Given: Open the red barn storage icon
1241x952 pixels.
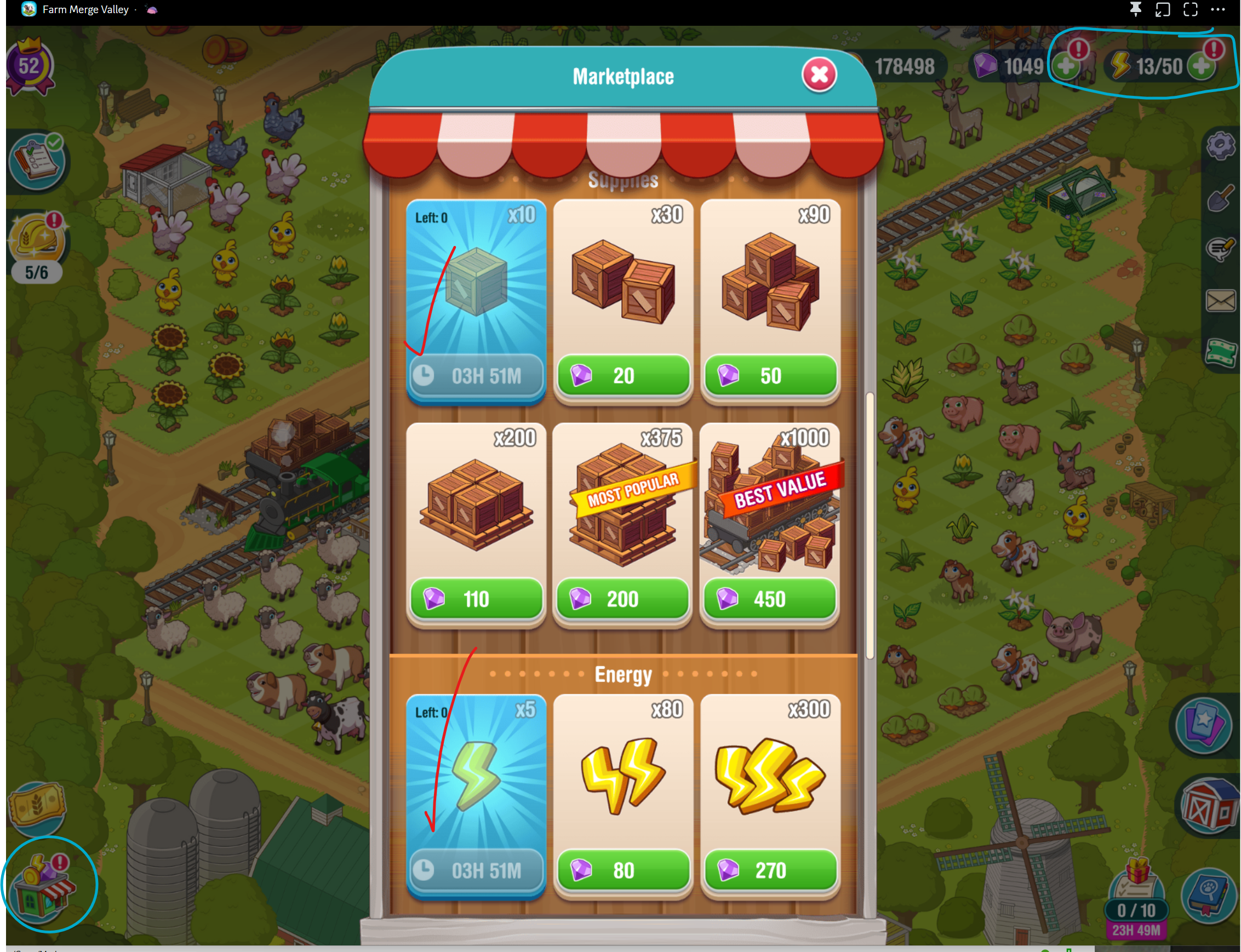Looking at the screenshot, I should (x=1209, y=806).
